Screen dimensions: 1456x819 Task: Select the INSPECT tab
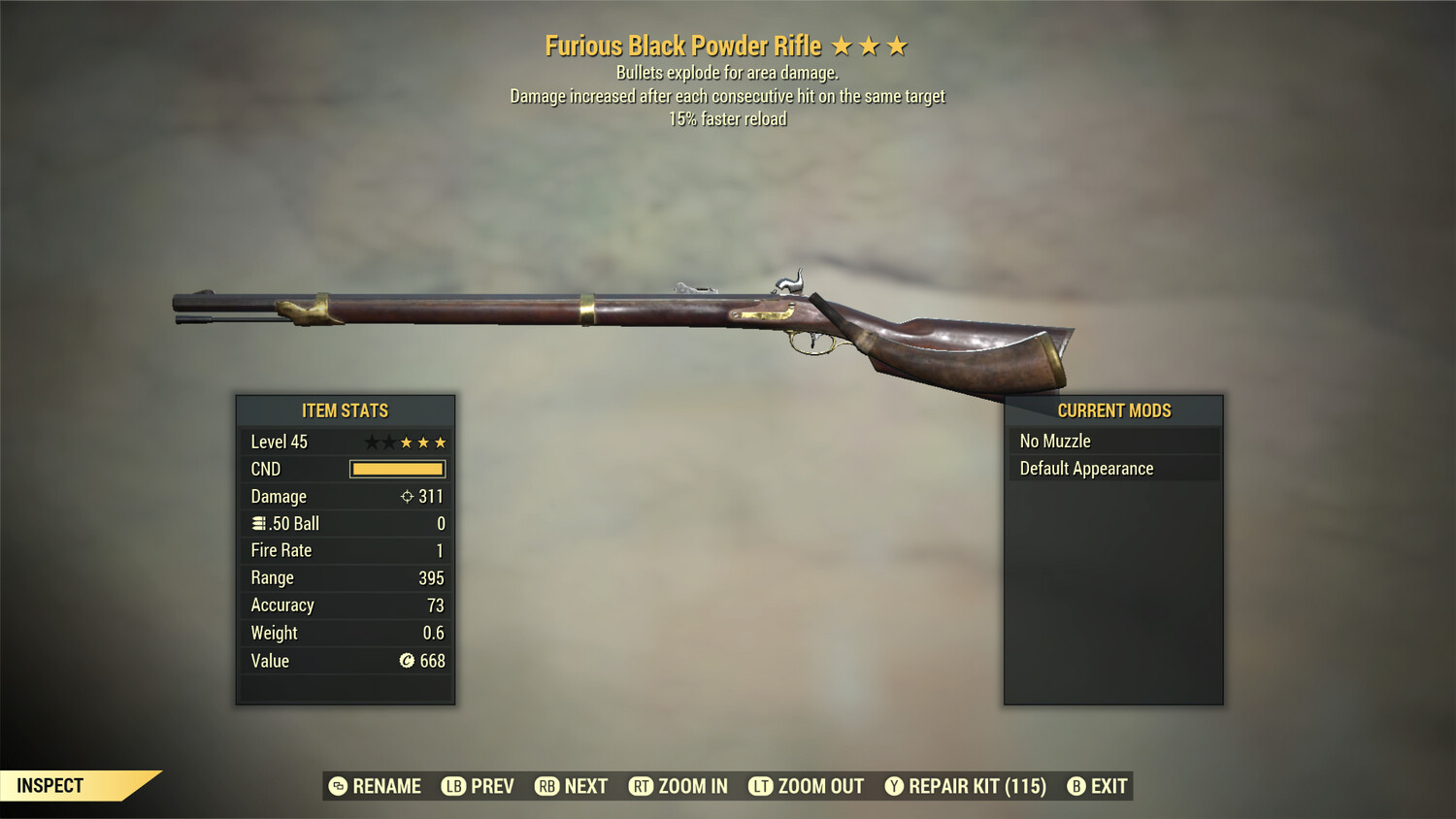pos(50,785)
